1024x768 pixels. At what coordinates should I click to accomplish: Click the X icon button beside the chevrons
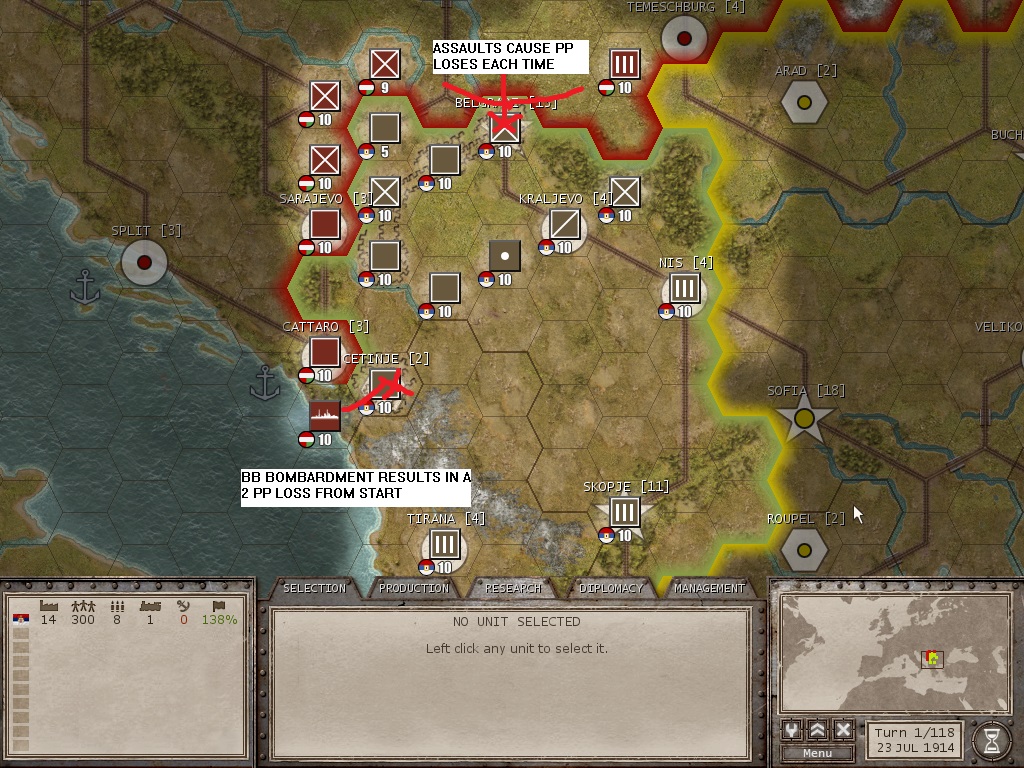843,729
